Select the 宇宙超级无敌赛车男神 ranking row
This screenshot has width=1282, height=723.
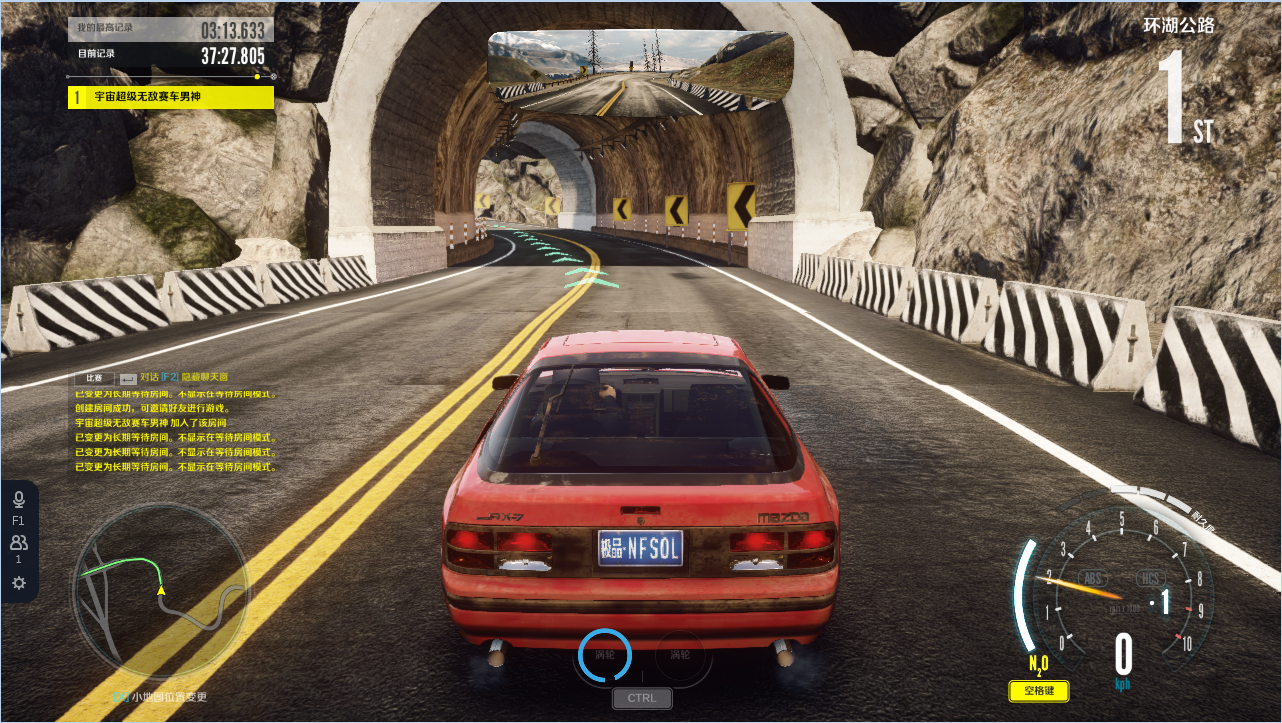click(x=170, y=97)
